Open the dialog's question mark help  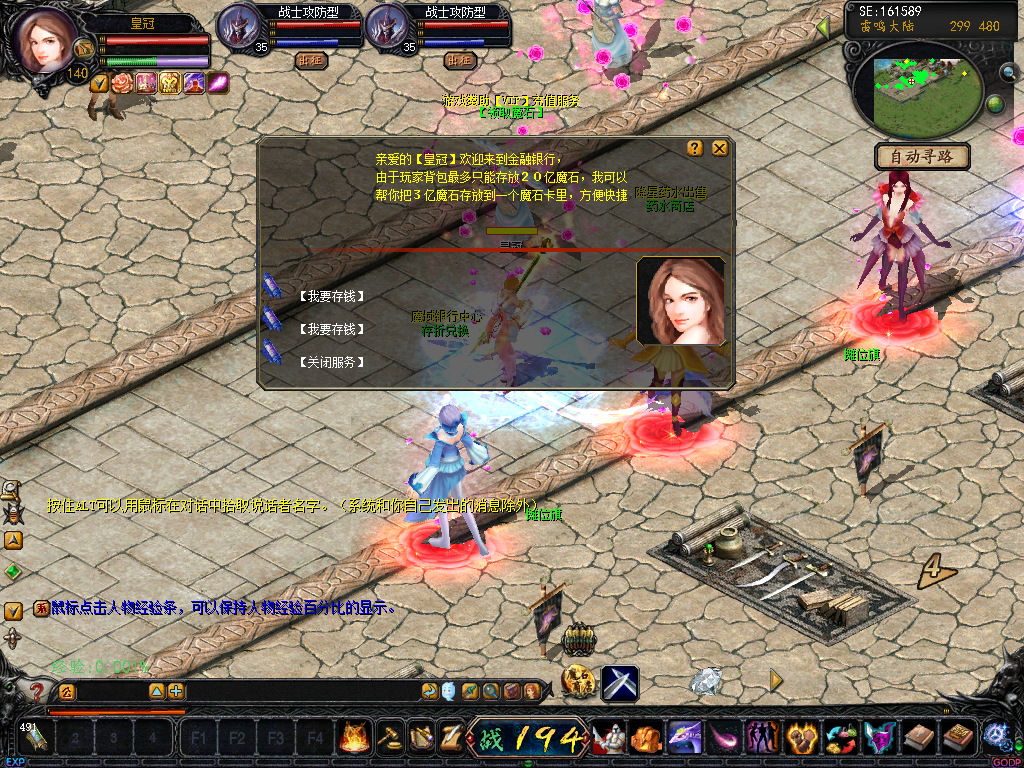(695, 148)
